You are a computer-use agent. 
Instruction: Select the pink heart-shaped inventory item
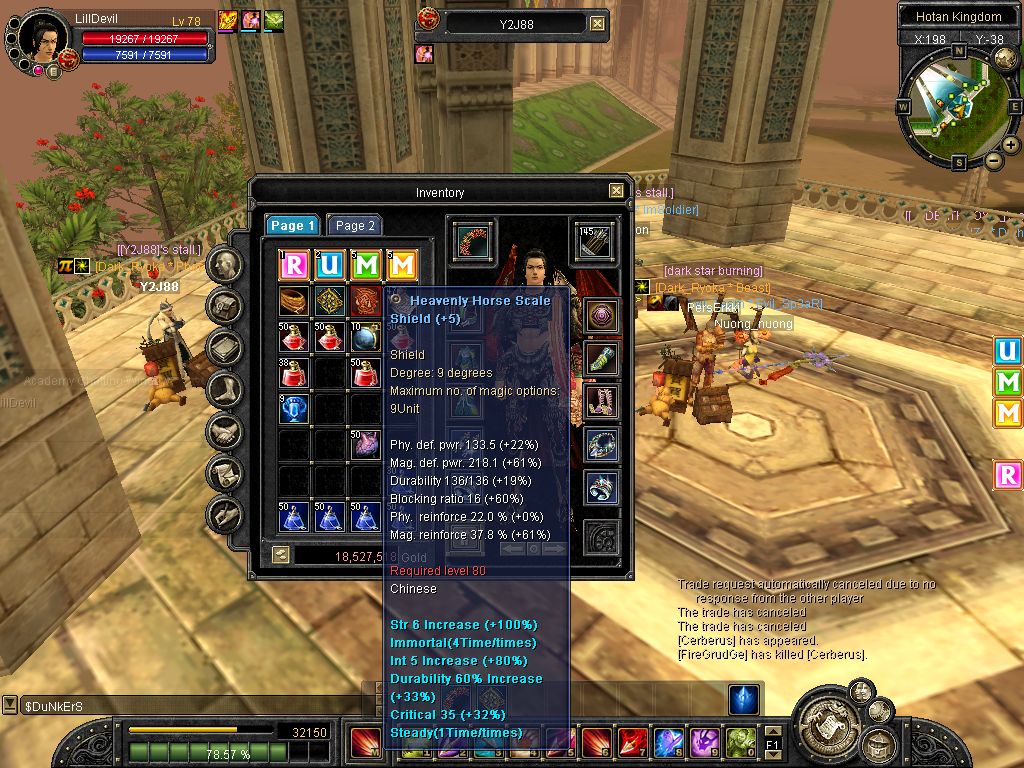coord(364,445)
